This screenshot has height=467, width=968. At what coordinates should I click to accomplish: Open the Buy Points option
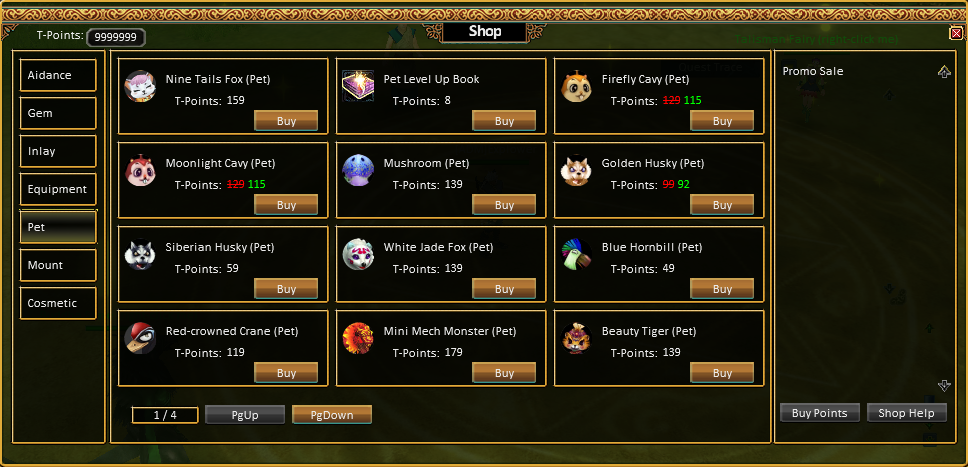tap(819, 413)
